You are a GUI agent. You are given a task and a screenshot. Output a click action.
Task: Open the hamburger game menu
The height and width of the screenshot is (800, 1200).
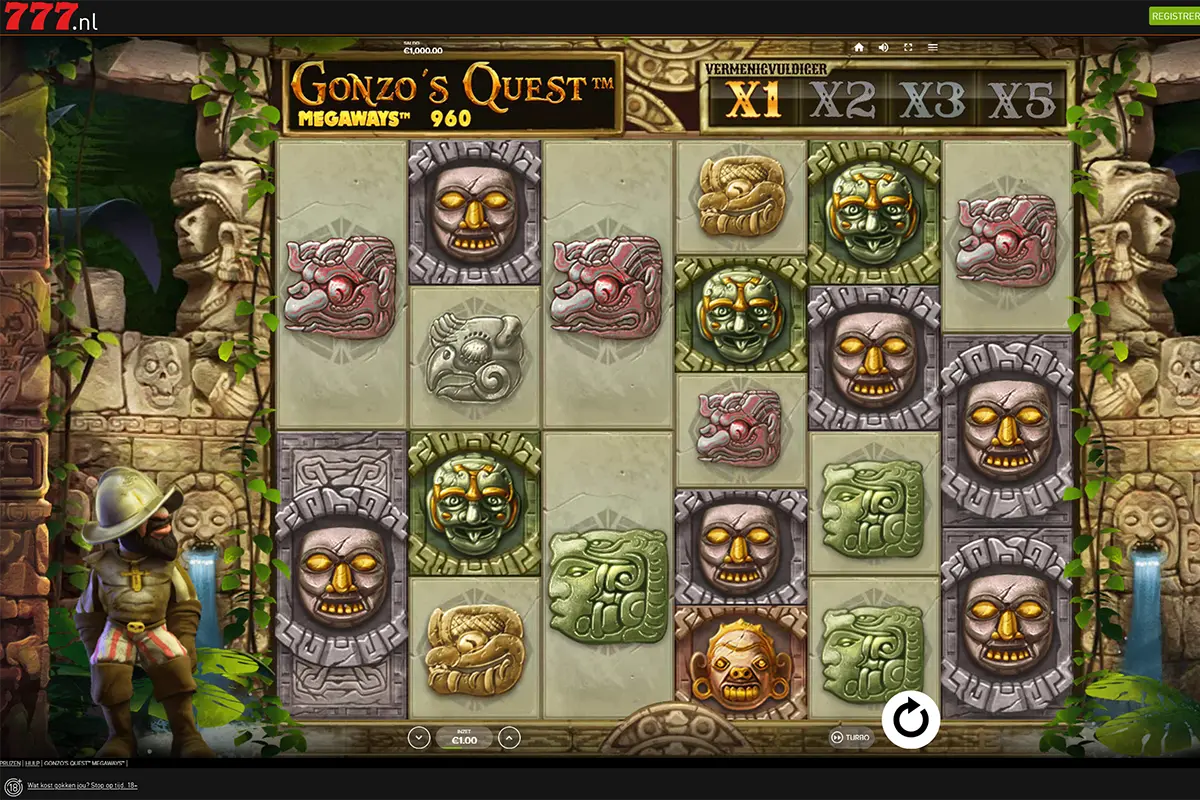point(933,47)
